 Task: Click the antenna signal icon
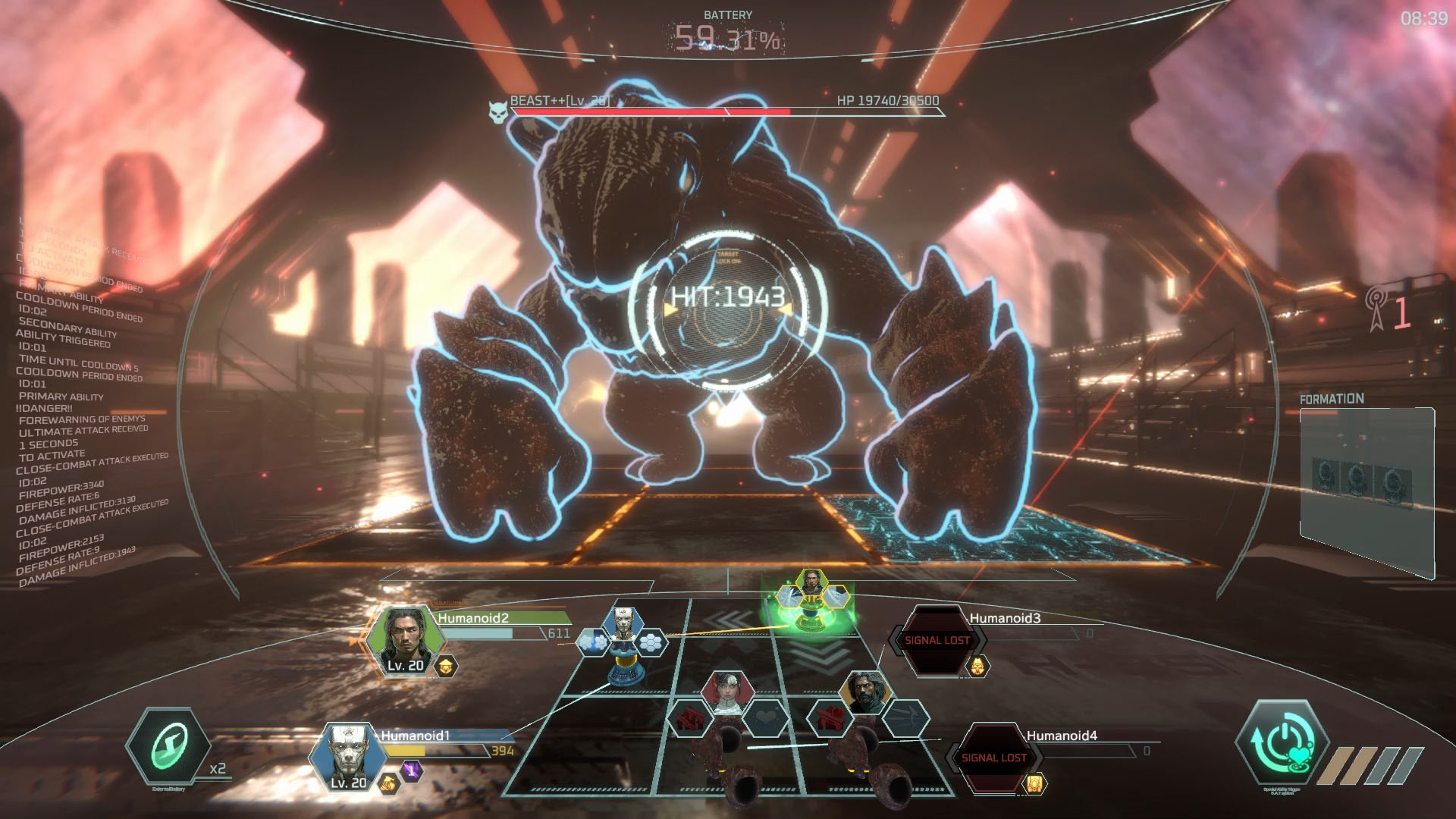point(1376,309)
